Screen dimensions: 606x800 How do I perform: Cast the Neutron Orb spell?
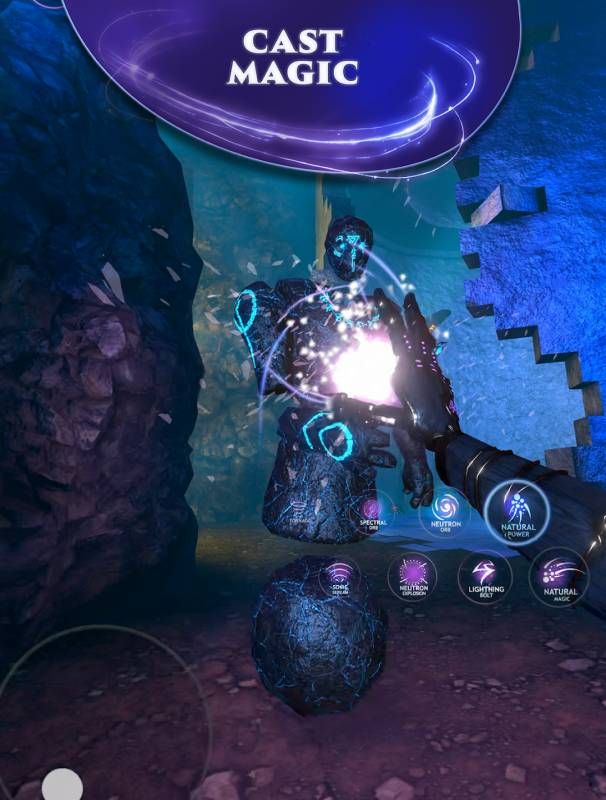point(446,512)
